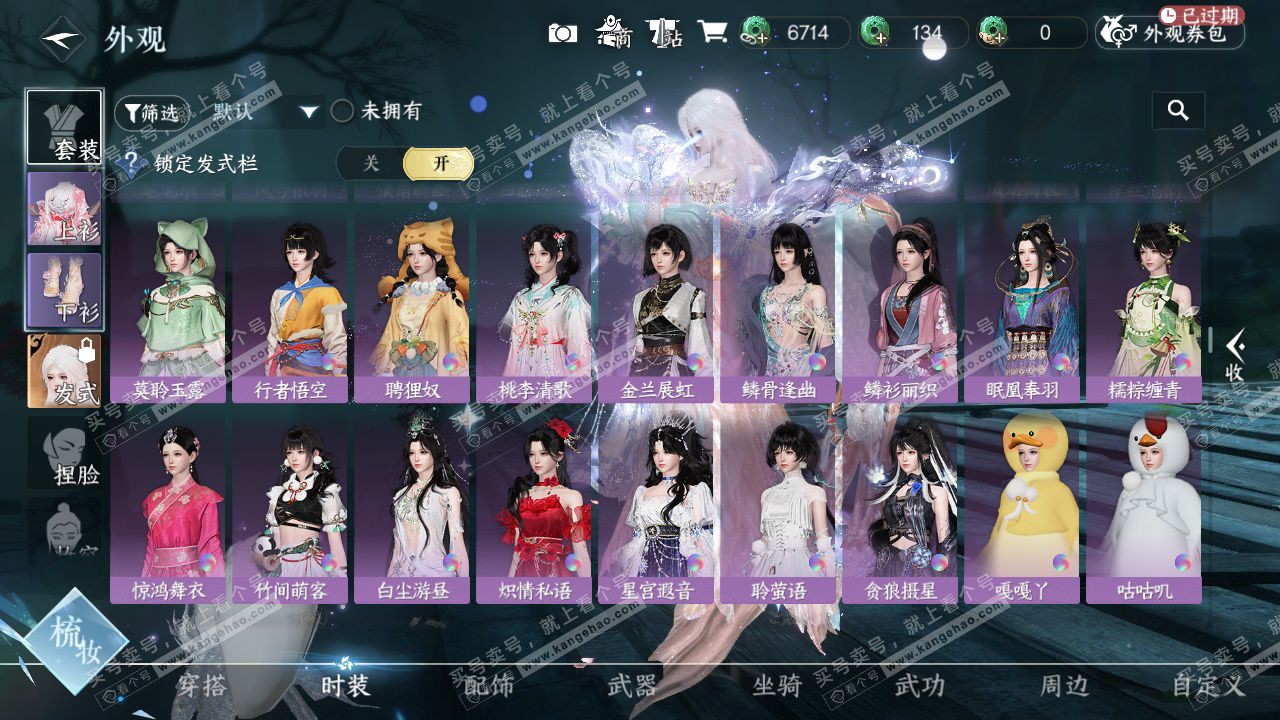Open the search magnifier
The image size is (1280, 720).
(1178, 111)
